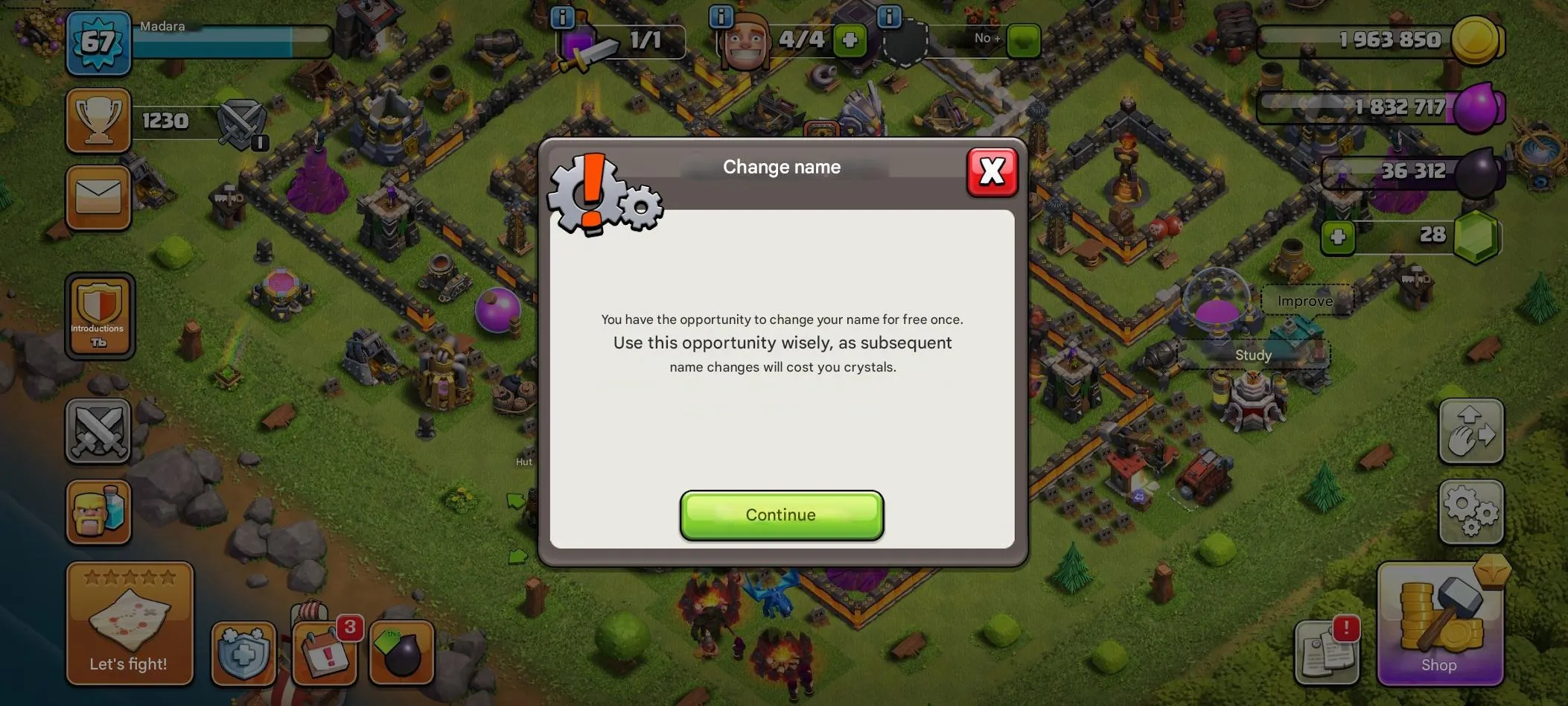Open the village edit layout icon
This screenshot has width=1568, height=706.
(x=1471, y=432)
